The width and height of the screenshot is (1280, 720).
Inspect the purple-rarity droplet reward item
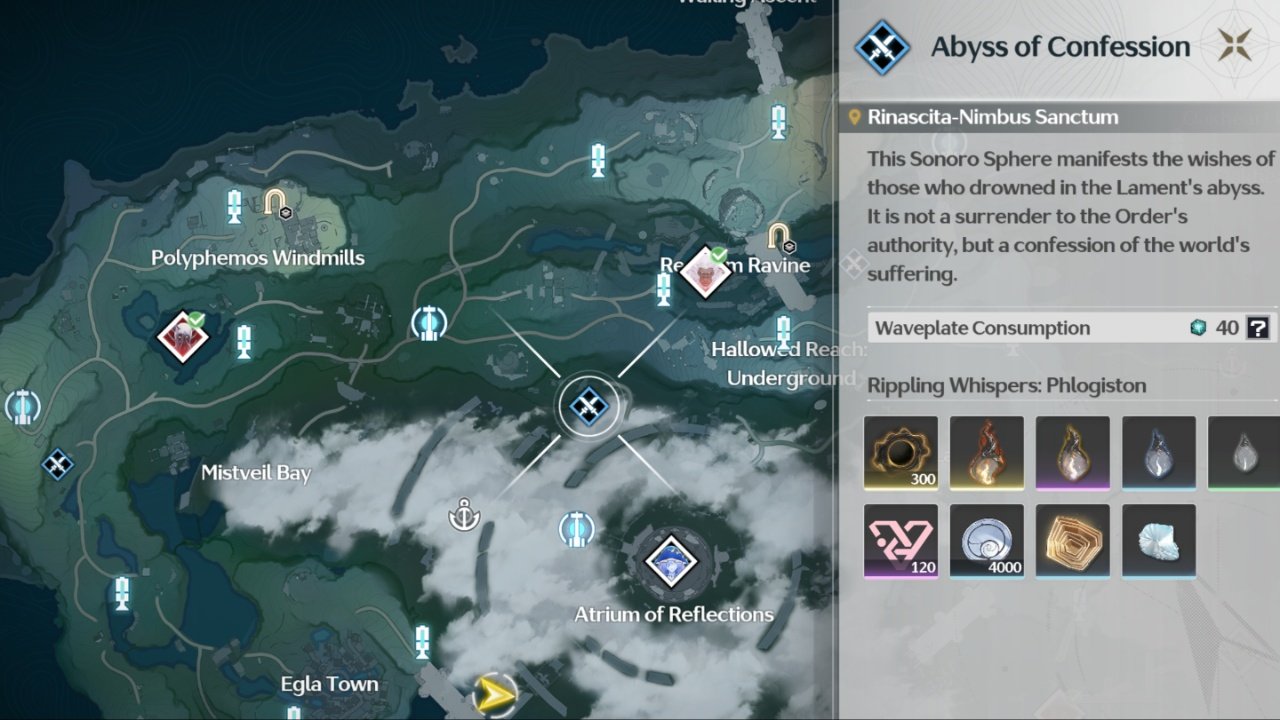pos(1073,453)
